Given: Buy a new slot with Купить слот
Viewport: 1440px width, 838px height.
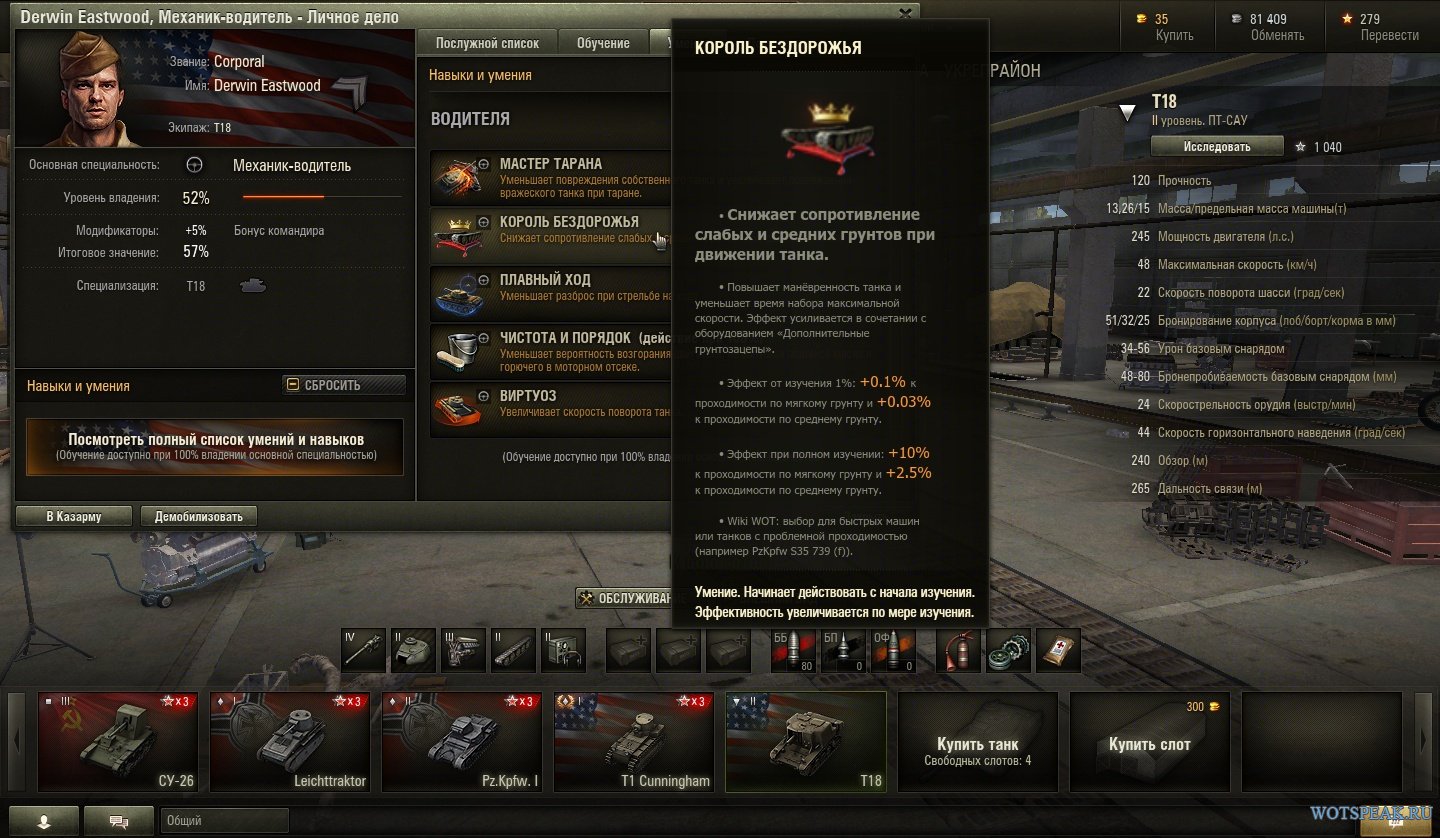Looking at the screenshot, I should (1149, 742).
